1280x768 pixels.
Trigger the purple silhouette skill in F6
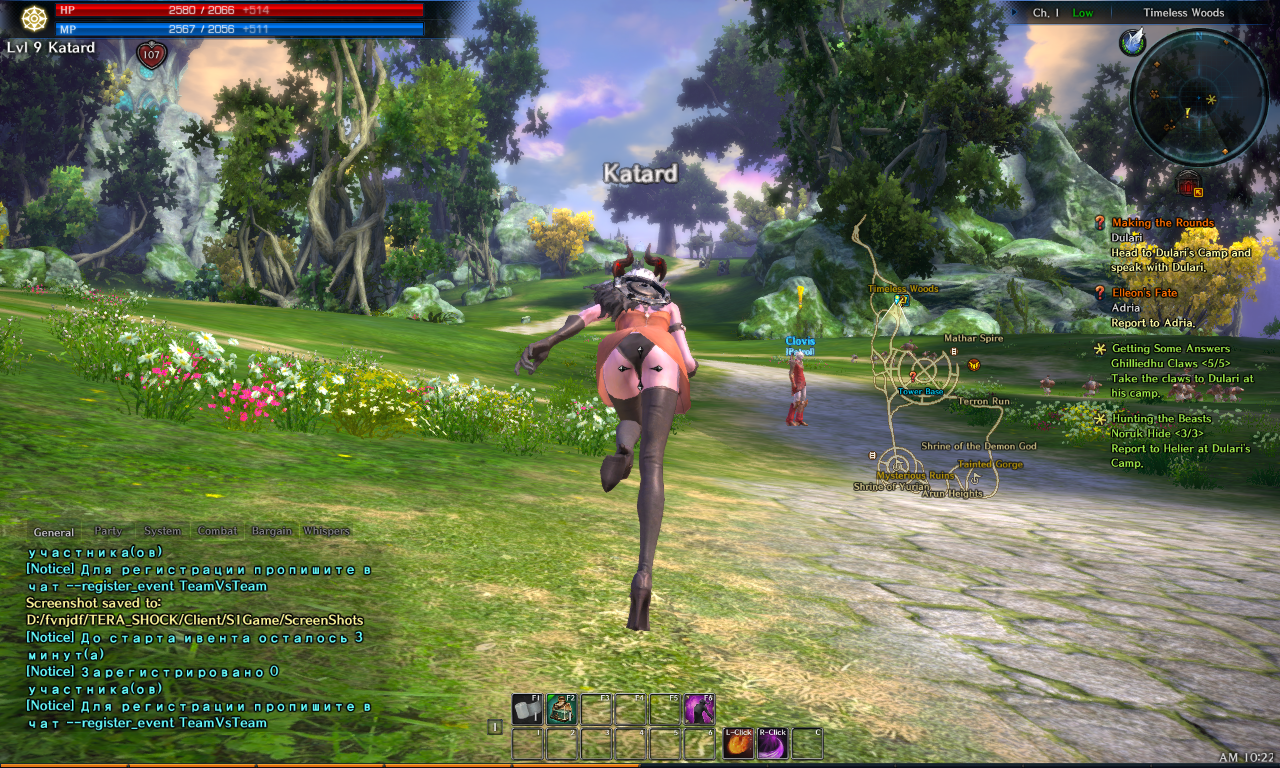tap(699, 710)
